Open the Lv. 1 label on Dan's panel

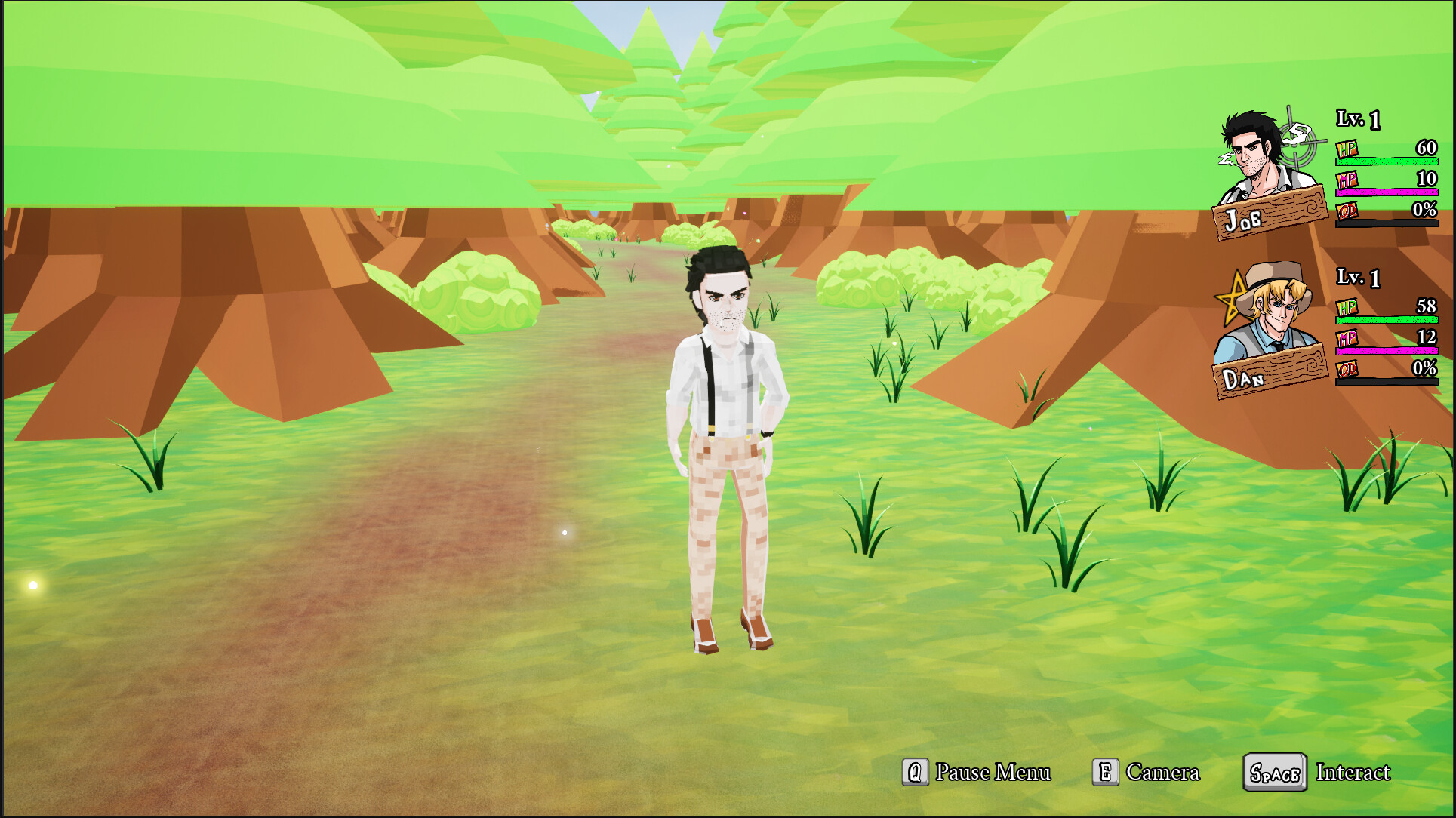(1359, 278)
